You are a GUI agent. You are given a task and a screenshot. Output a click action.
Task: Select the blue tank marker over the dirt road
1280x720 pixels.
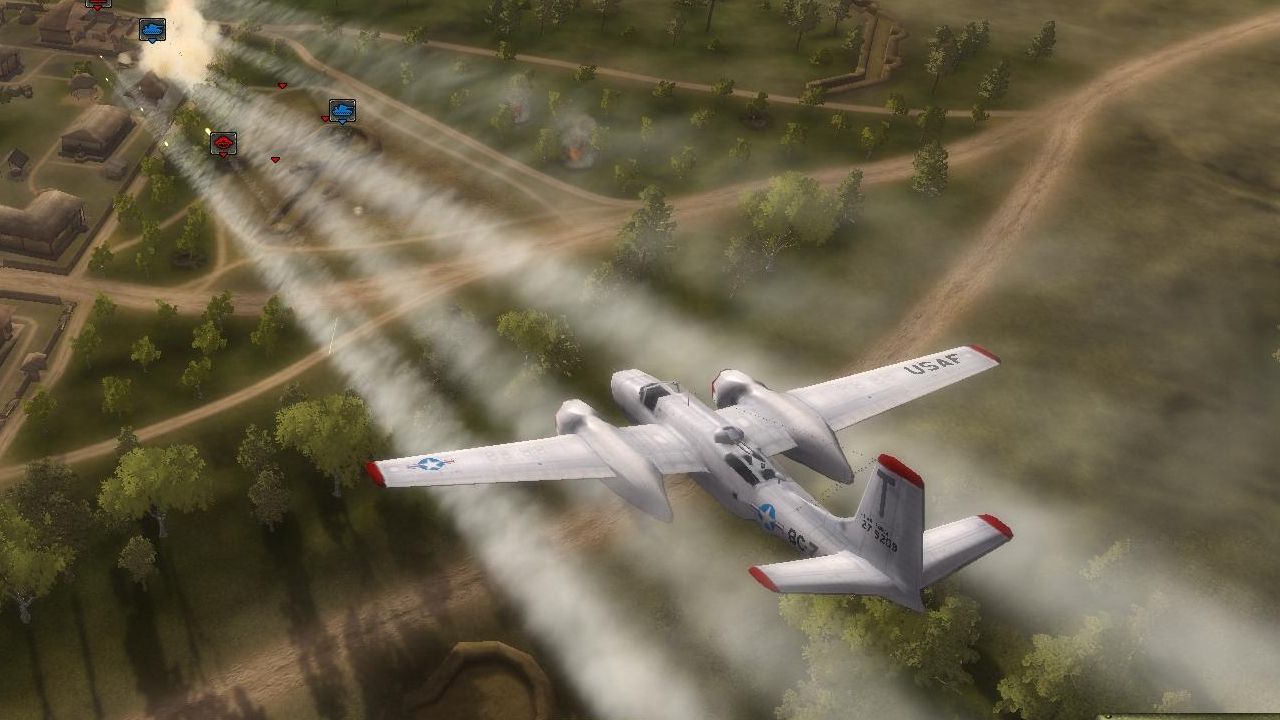click(342, 110)
